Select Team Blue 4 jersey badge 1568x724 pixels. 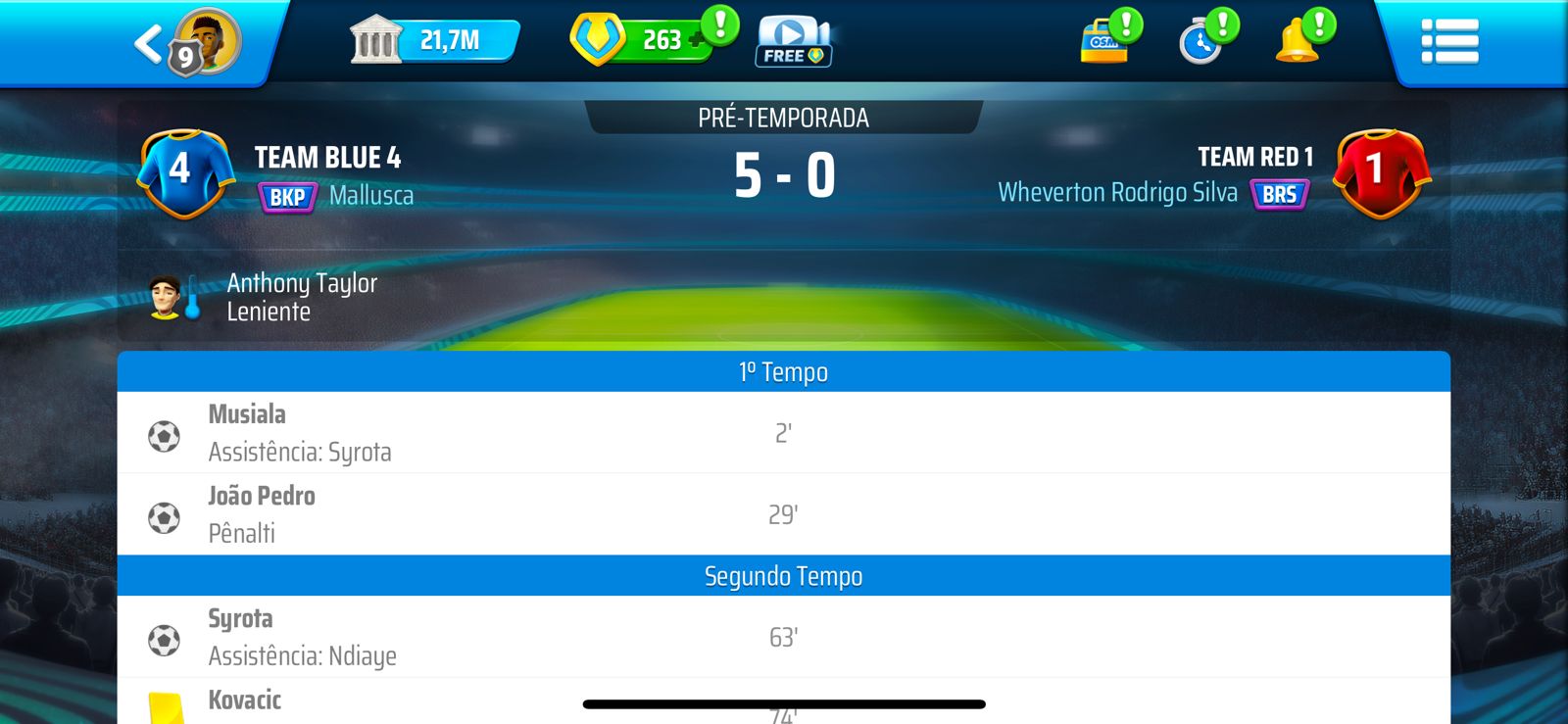coord(186,172)
